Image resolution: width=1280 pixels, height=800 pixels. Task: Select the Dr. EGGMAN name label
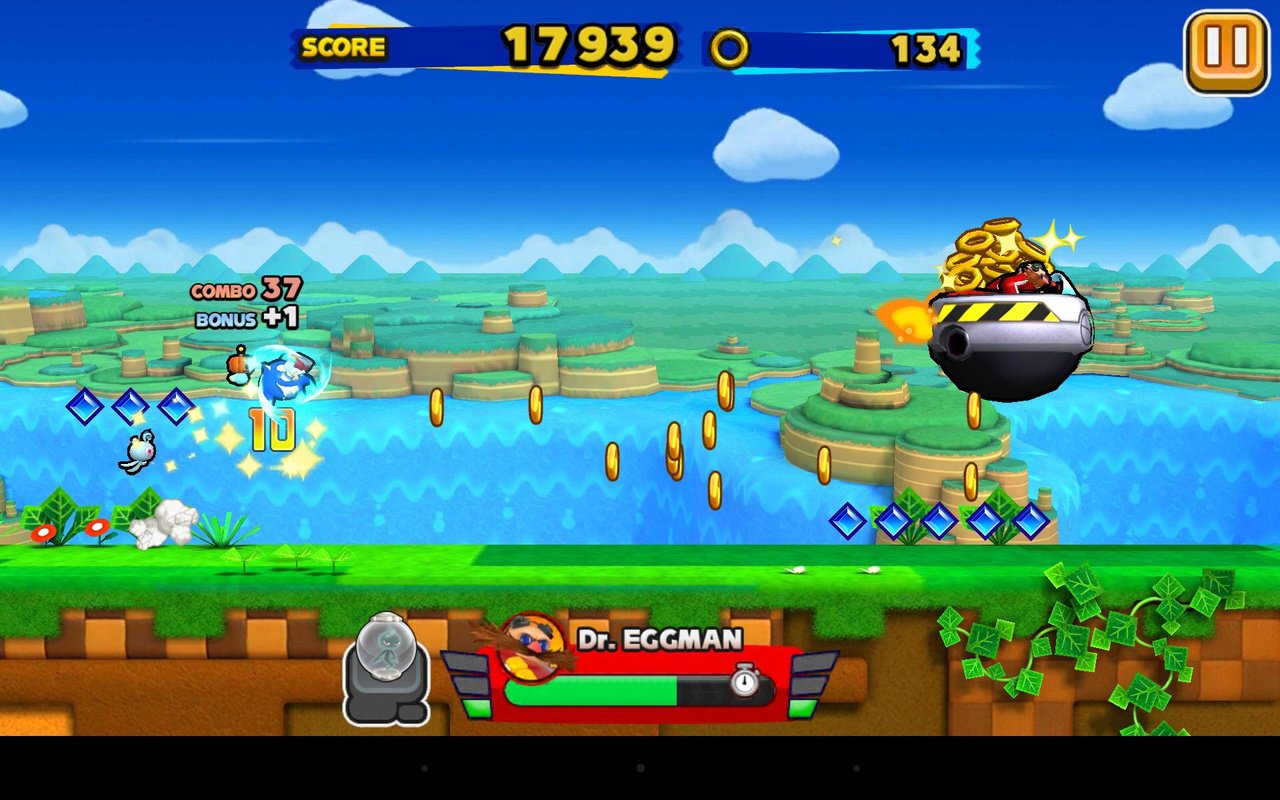pos(660,637)
